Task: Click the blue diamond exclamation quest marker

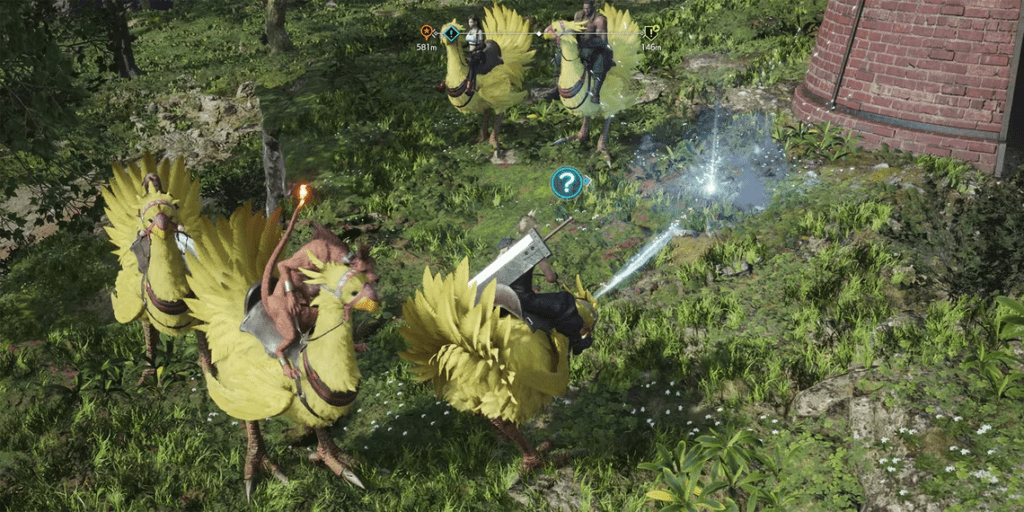Action: tap(452, 34)
